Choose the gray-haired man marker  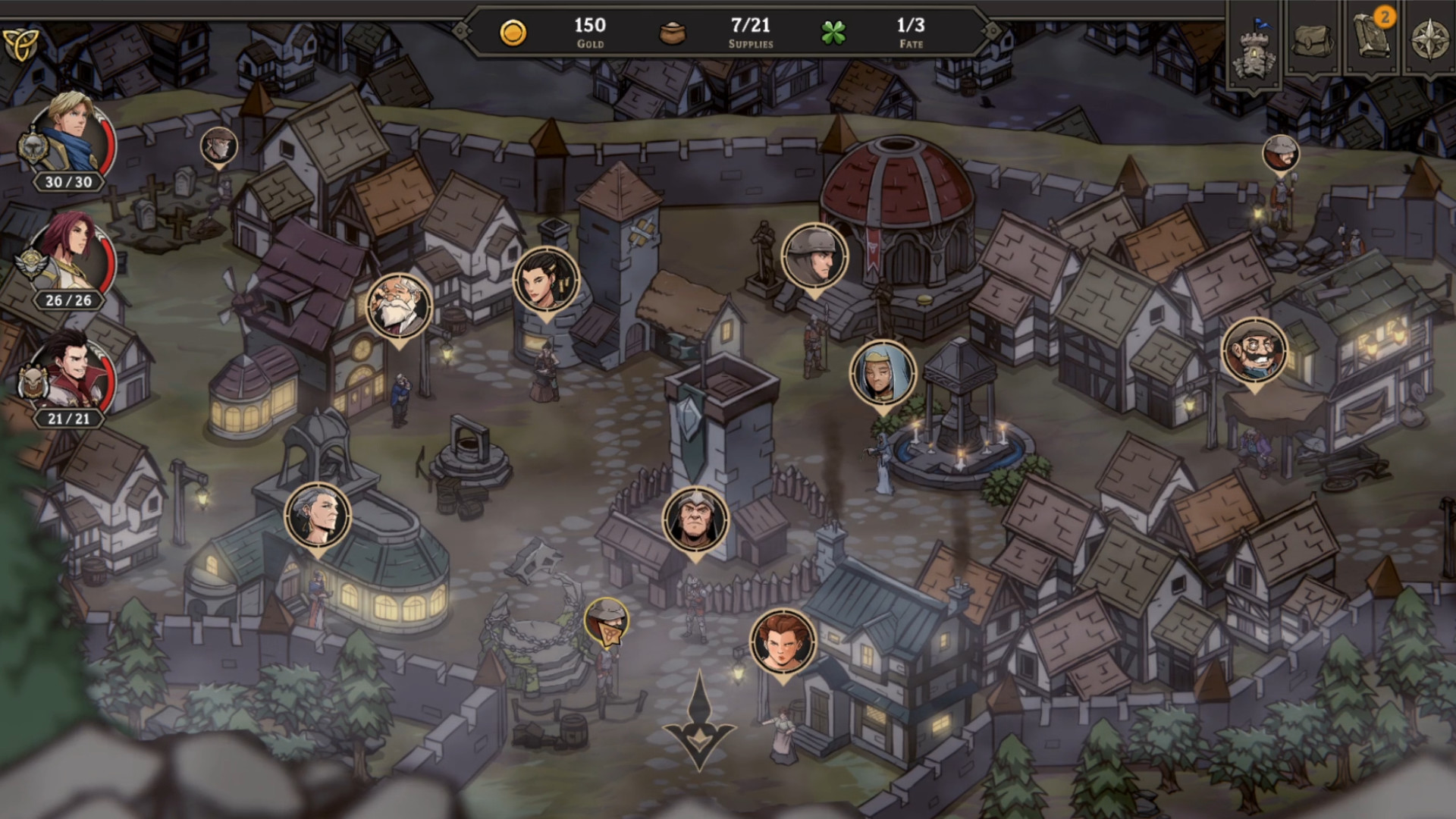[x=318, y=516]
